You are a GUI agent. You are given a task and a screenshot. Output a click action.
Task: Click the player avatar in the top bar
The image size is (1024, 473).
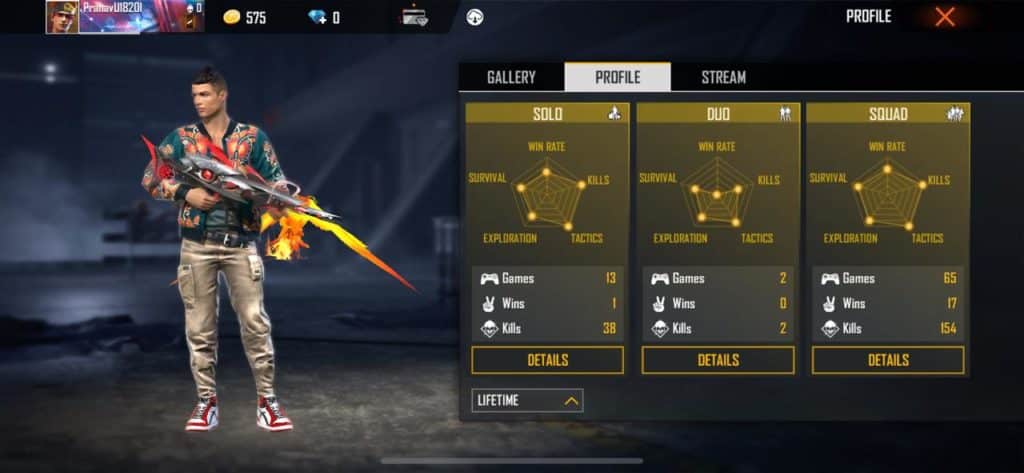[62, 17]
